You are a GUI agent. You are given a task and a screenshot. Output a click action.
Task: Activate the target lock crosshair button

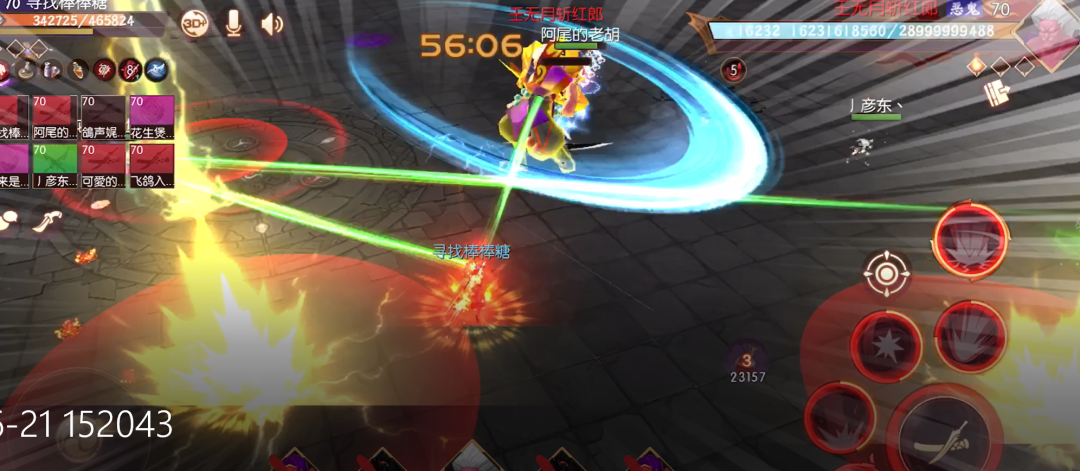[x=886, y=272]
